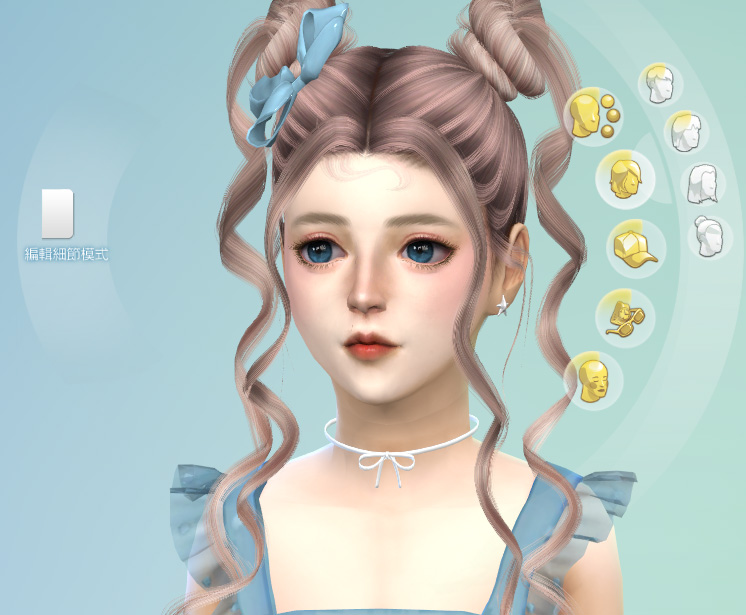Open the gold head with dots category
Viewport: 746px width, 615px height.
pyautogui.click(x=592, y=114)
